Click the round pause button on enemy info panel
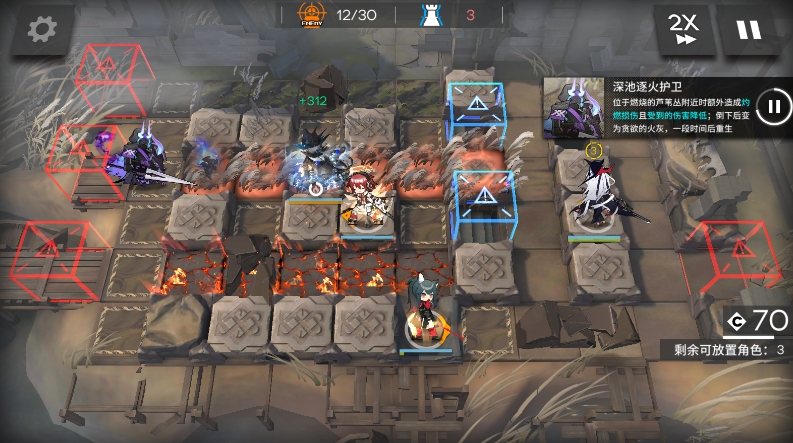 tap(773, 107)
